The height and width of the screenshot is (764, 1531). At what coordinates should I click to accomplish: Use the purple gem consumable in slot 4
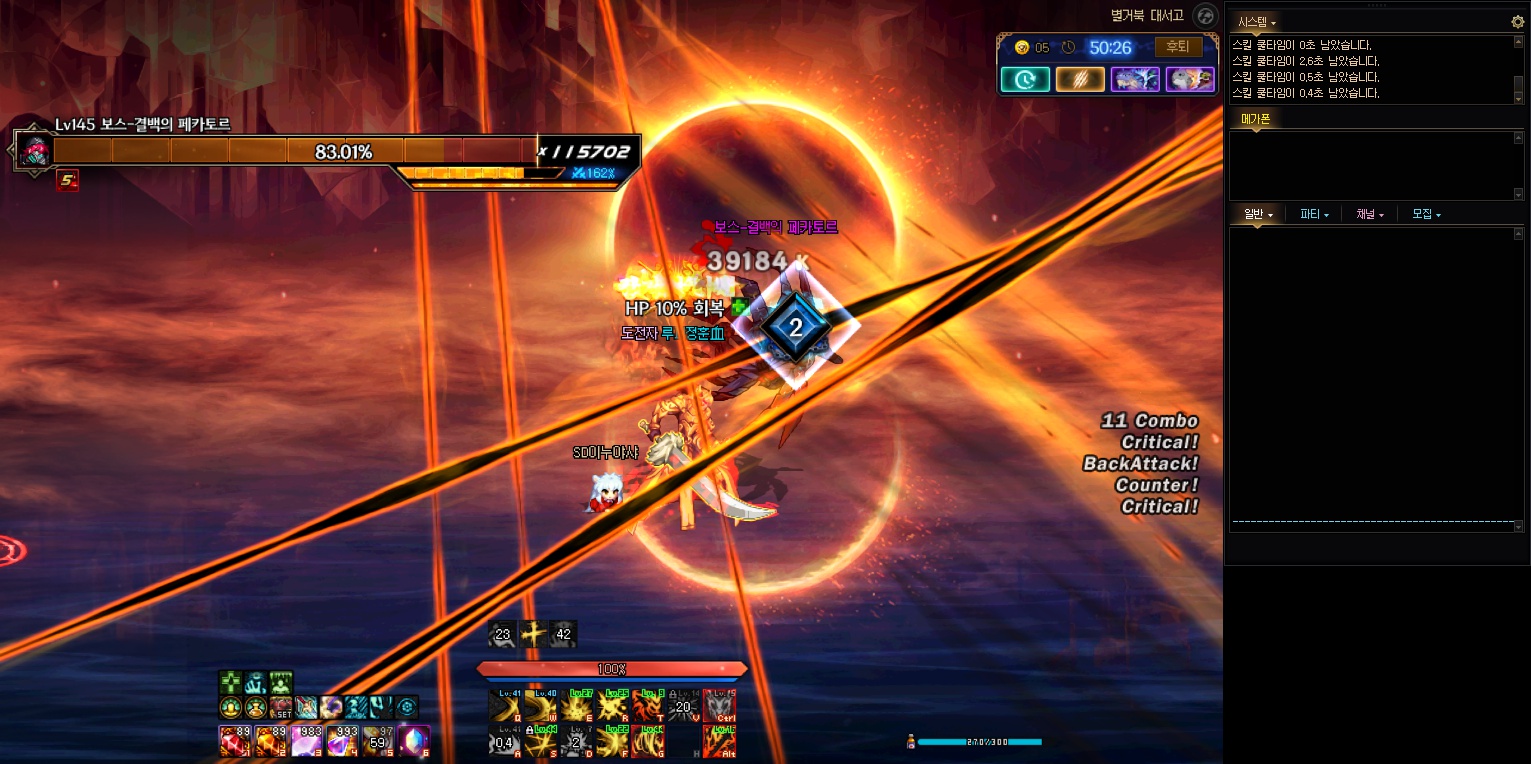[342, 741]
